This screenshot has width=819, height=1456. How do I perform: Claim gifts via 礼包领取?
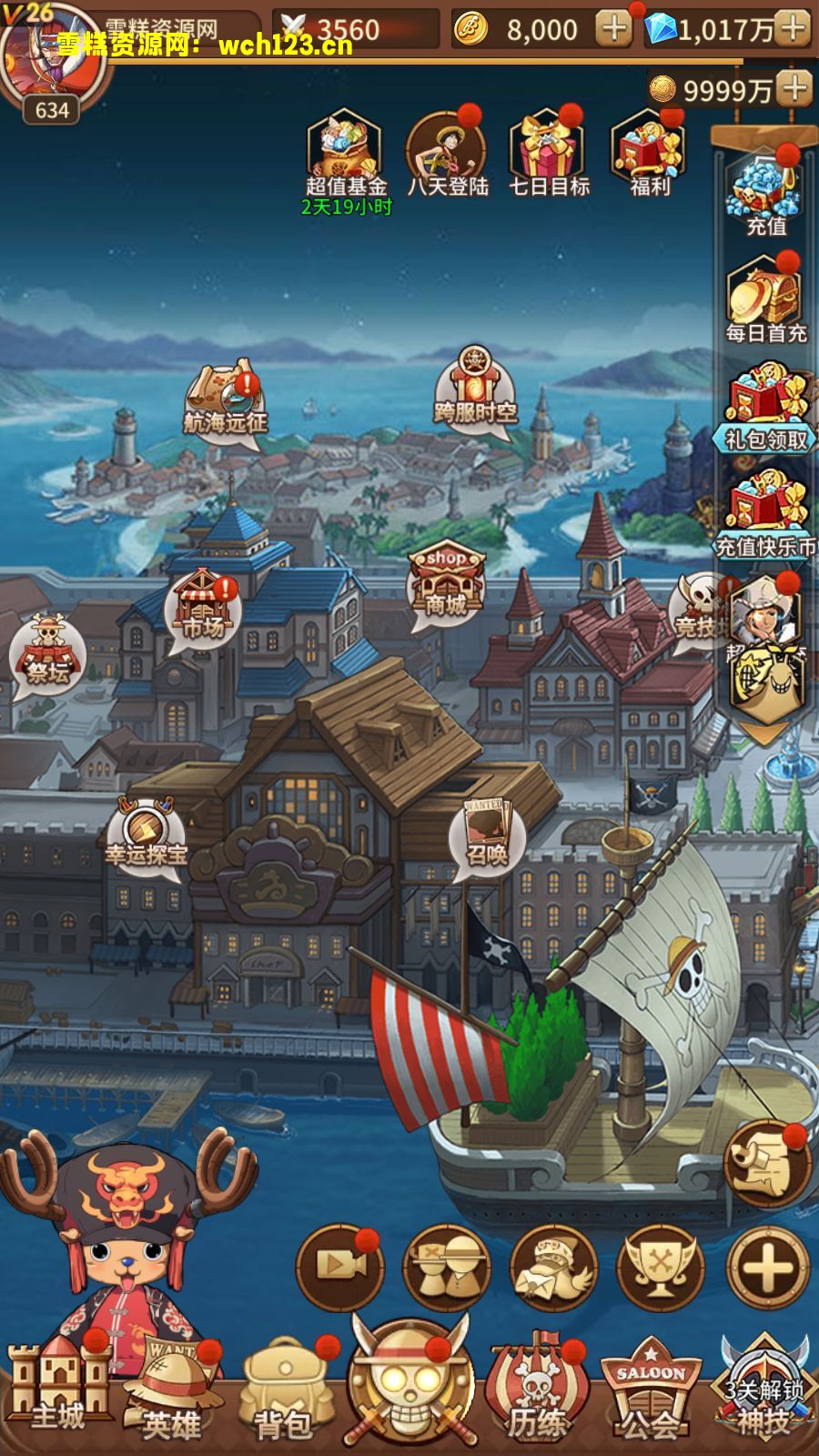(766, 407)
